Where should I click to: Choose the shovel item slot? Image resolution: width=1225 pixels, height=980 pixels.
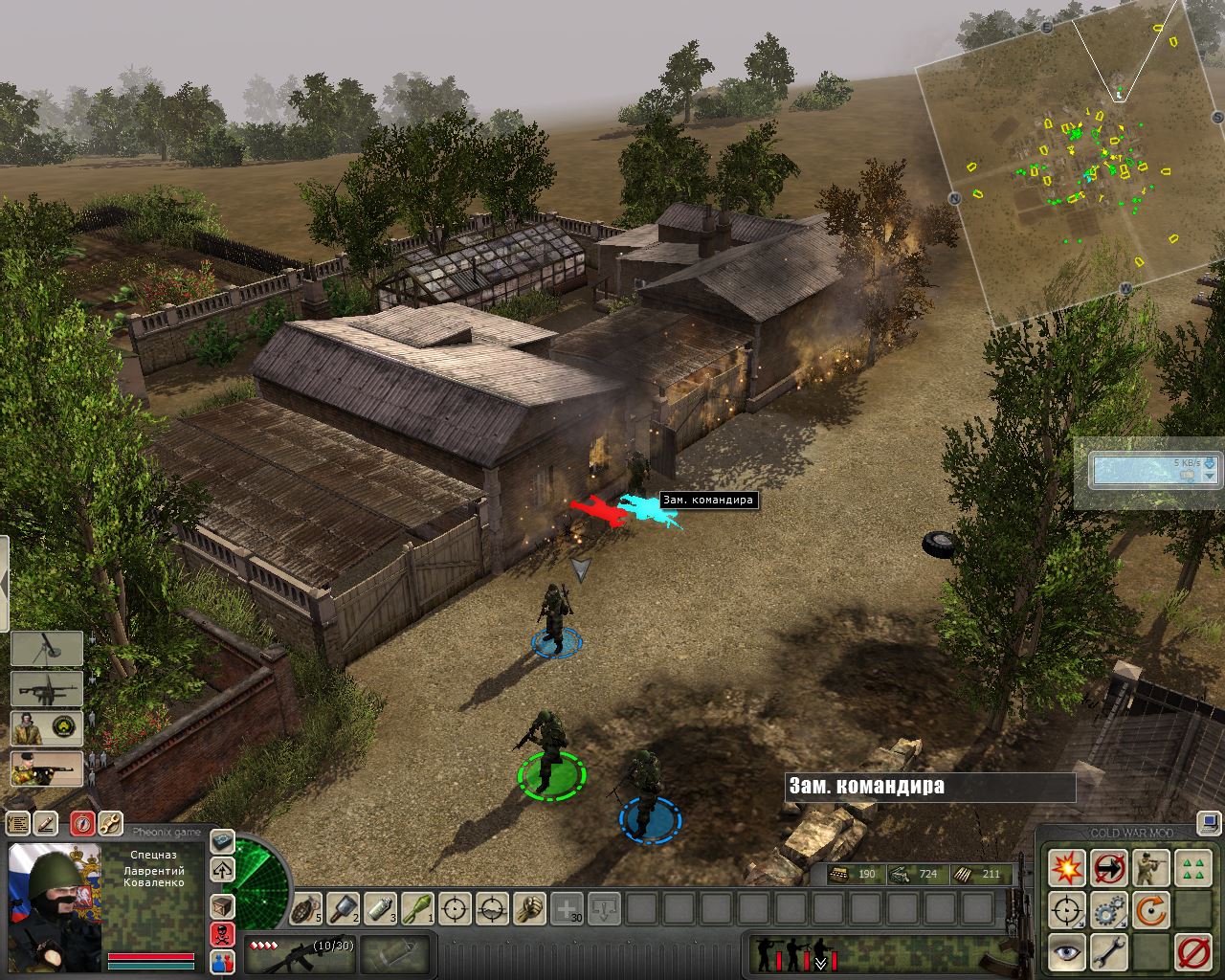click(344, 907)
